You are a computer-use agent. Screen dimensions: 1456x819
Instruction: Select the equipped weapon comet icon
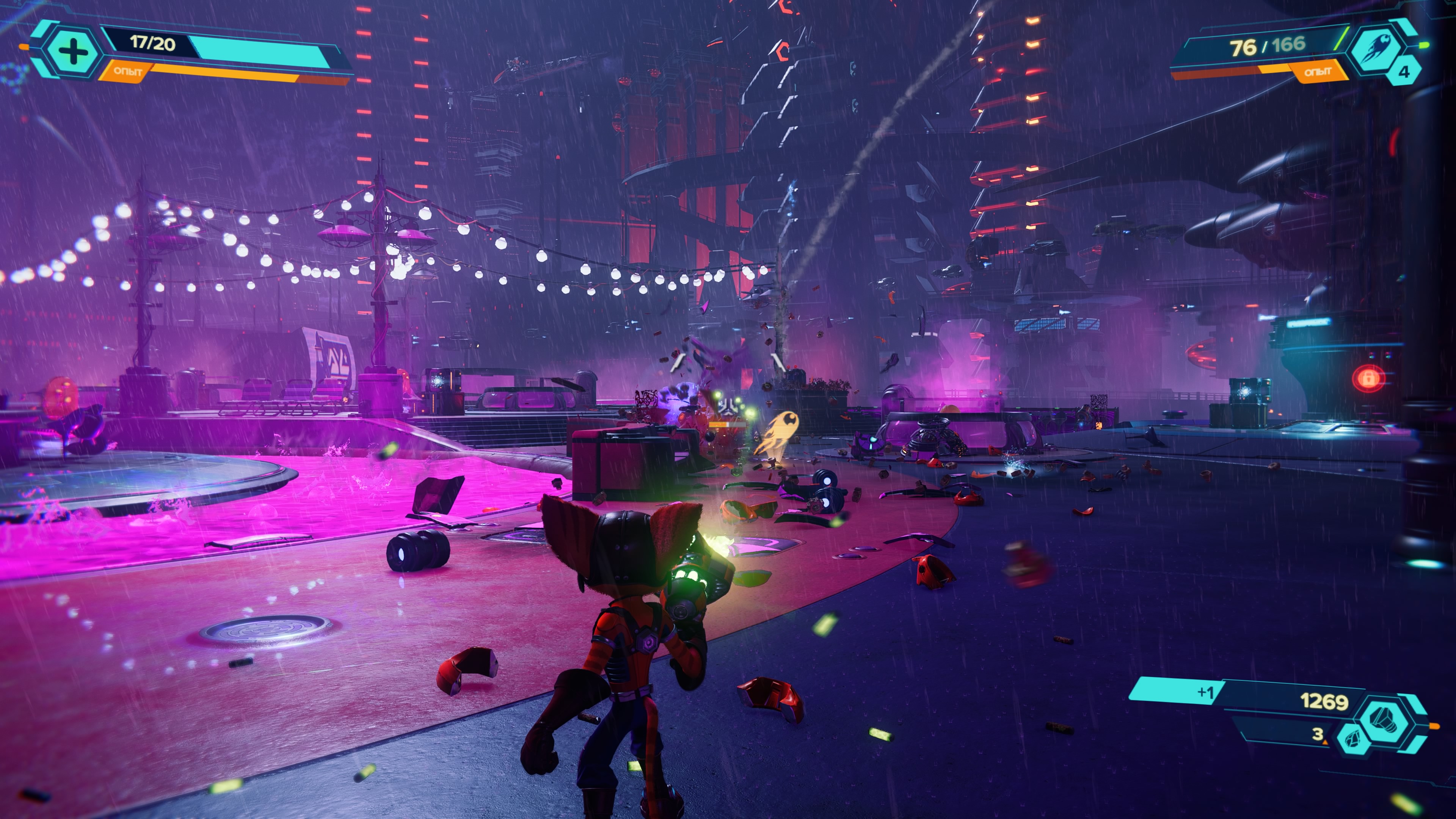pyautogui.click(x=1376, y=50)
